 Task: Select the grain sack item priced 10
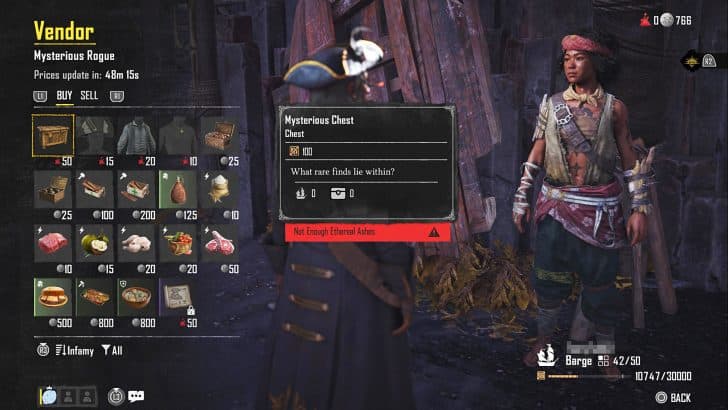(x=220, y=188)
